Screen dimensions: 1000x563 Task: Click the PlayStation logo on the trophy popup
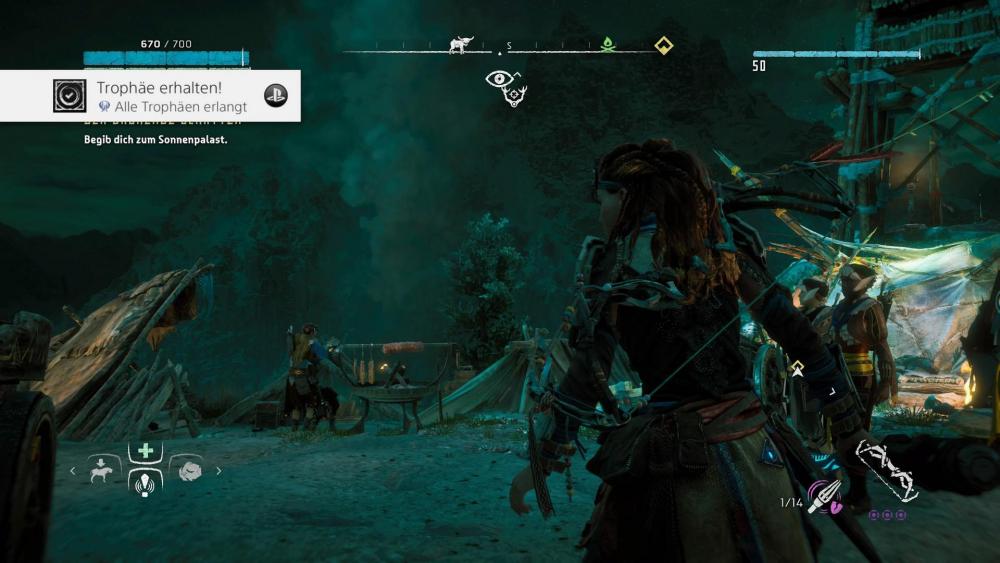pos(275,96)
